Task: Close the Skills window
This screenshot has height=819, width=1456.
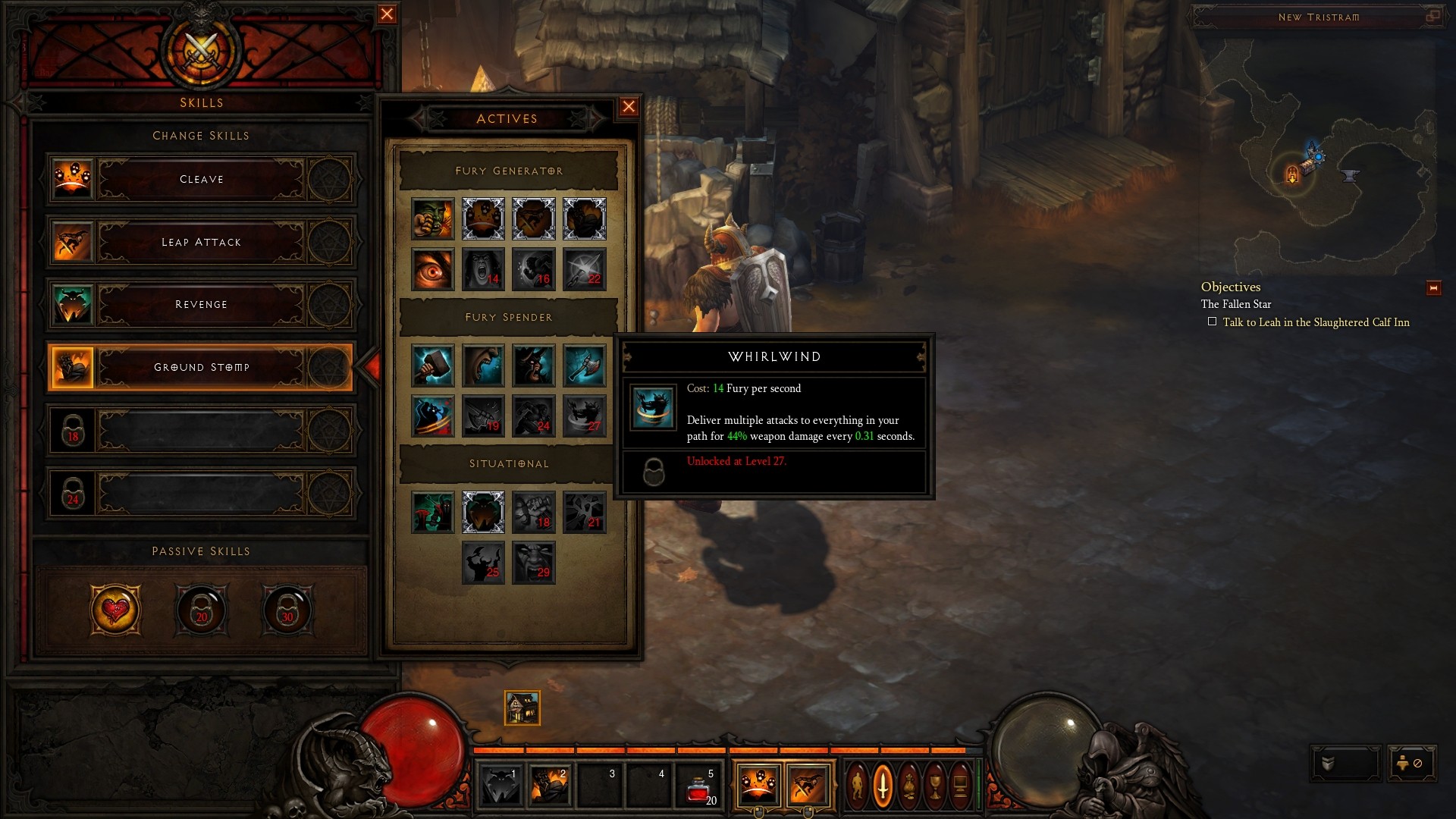Action: coord(387,14)
